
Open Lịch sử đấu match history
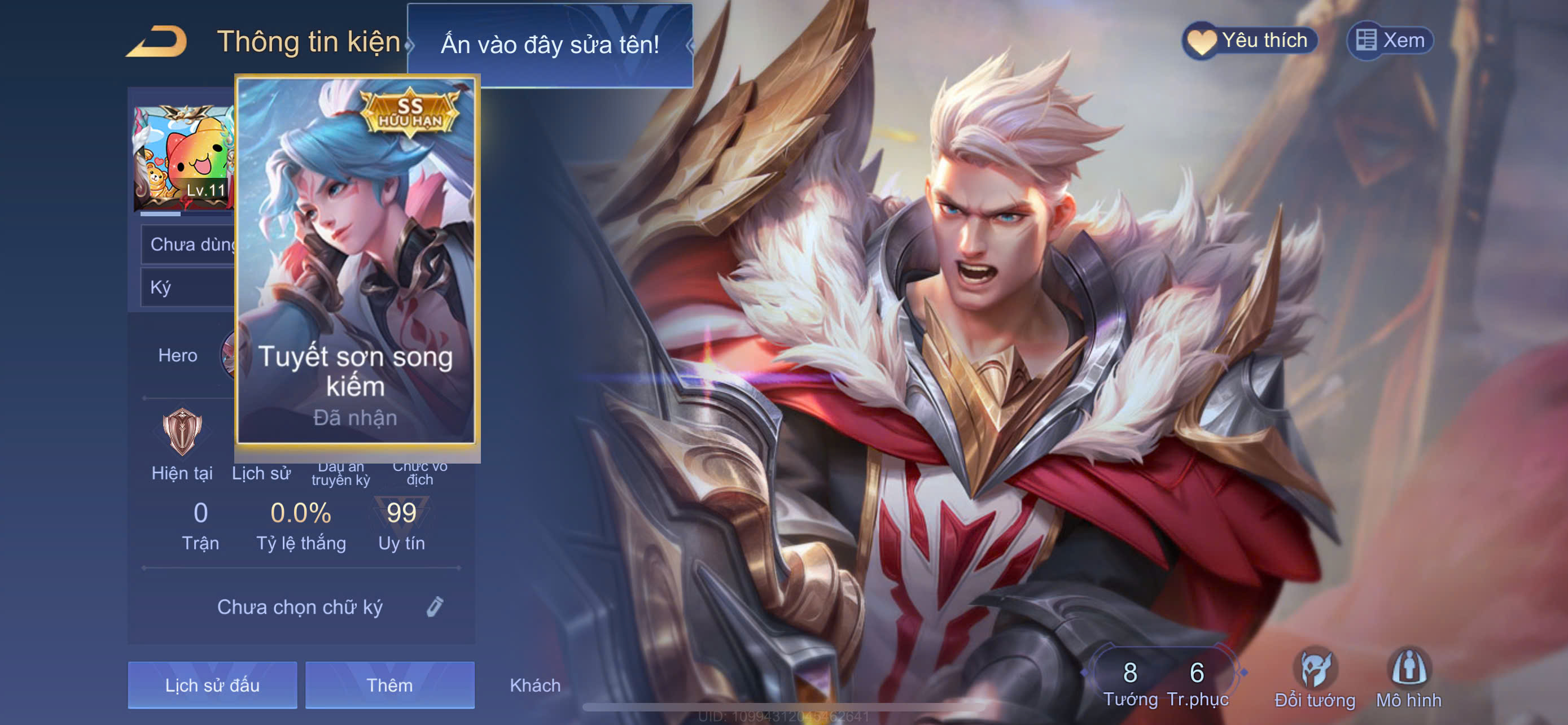tap(212, 685)
